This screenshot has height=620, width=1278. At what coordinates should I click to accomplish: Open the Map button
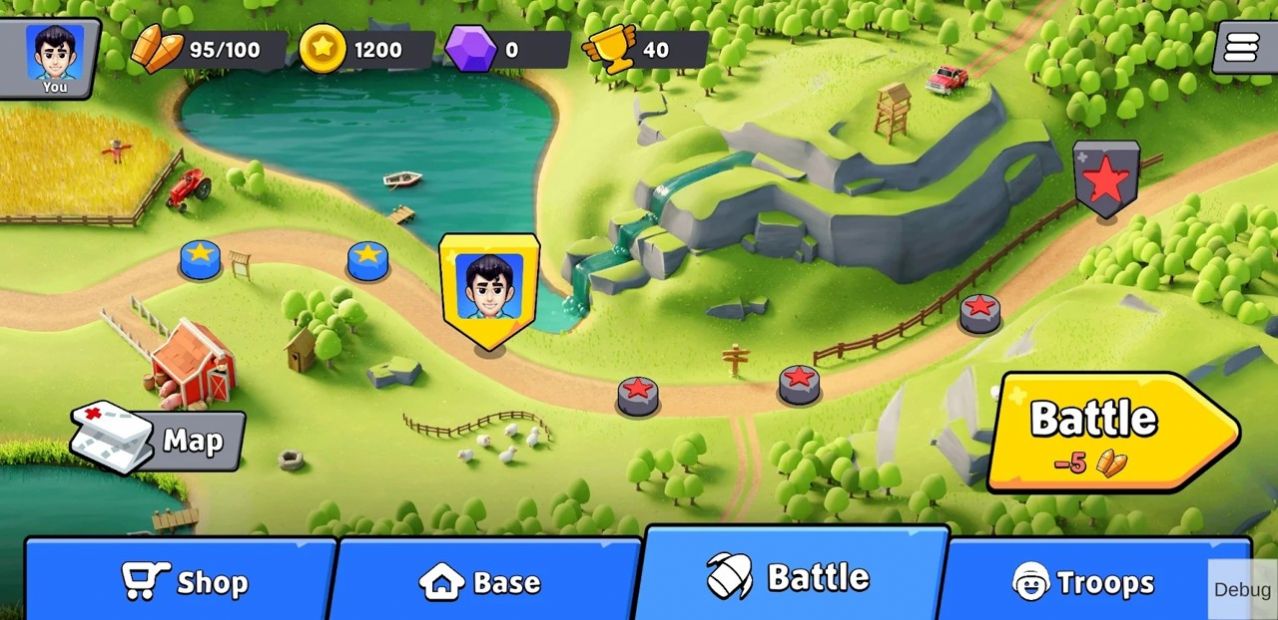[x=160, y=441]
